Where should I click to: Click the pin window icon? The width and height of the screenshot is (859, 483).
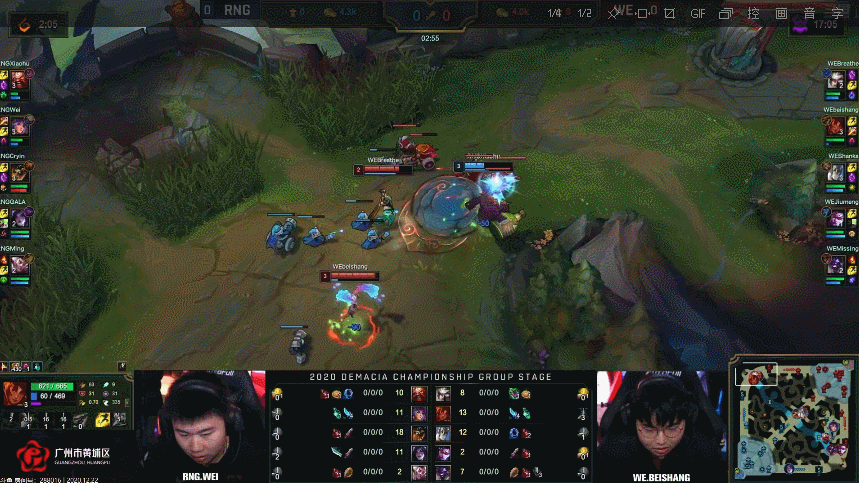pyautogui.click(x=612, y=14)
